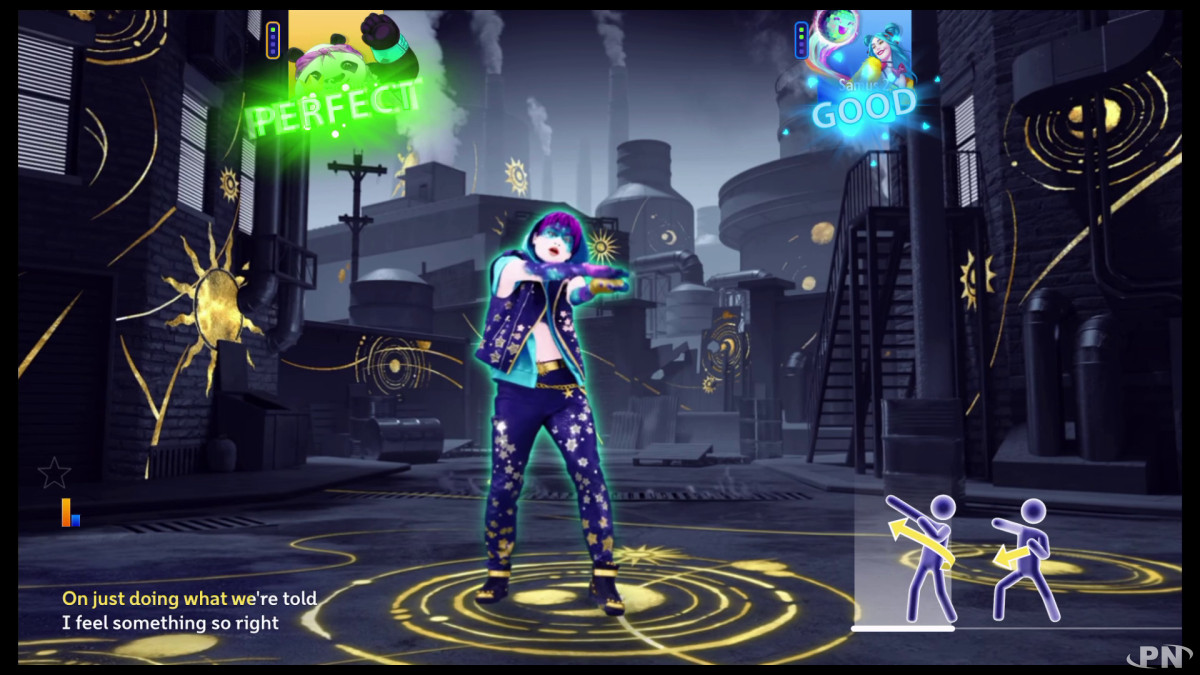The image size is (1200, 675).
Task: Click the highlighted dance move pictogram
Action: [922, 555]
